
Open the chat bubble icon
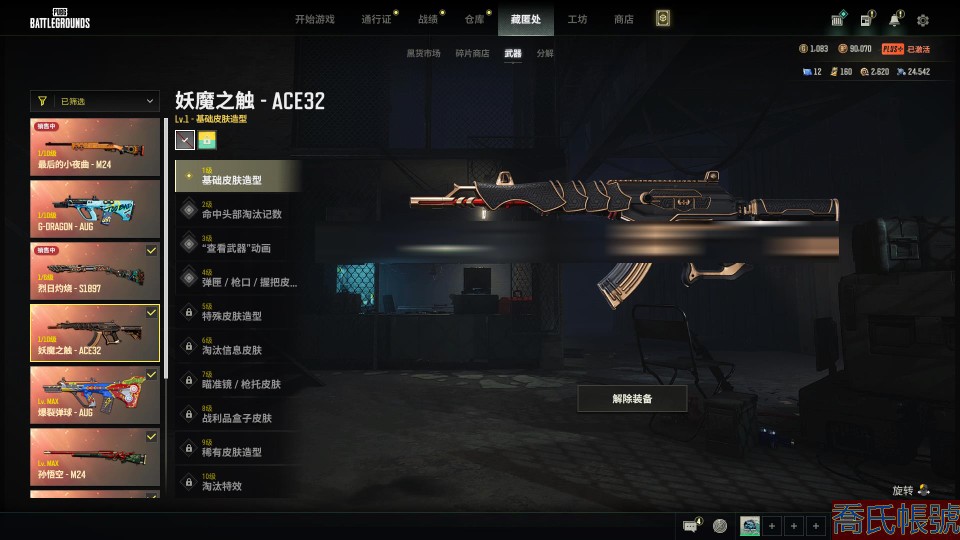tap(690, 525)
